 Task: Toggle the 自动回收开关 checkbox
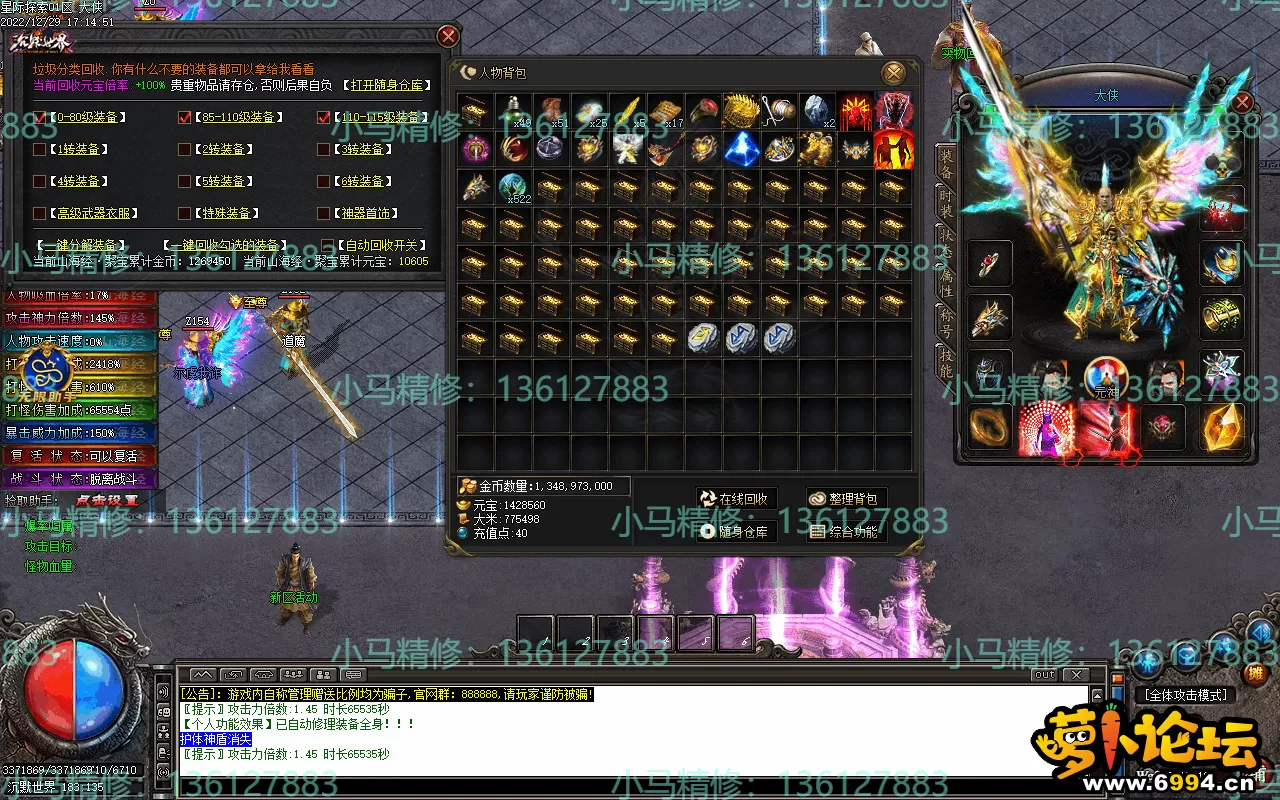pyautogui.click(x=328, y=245)
